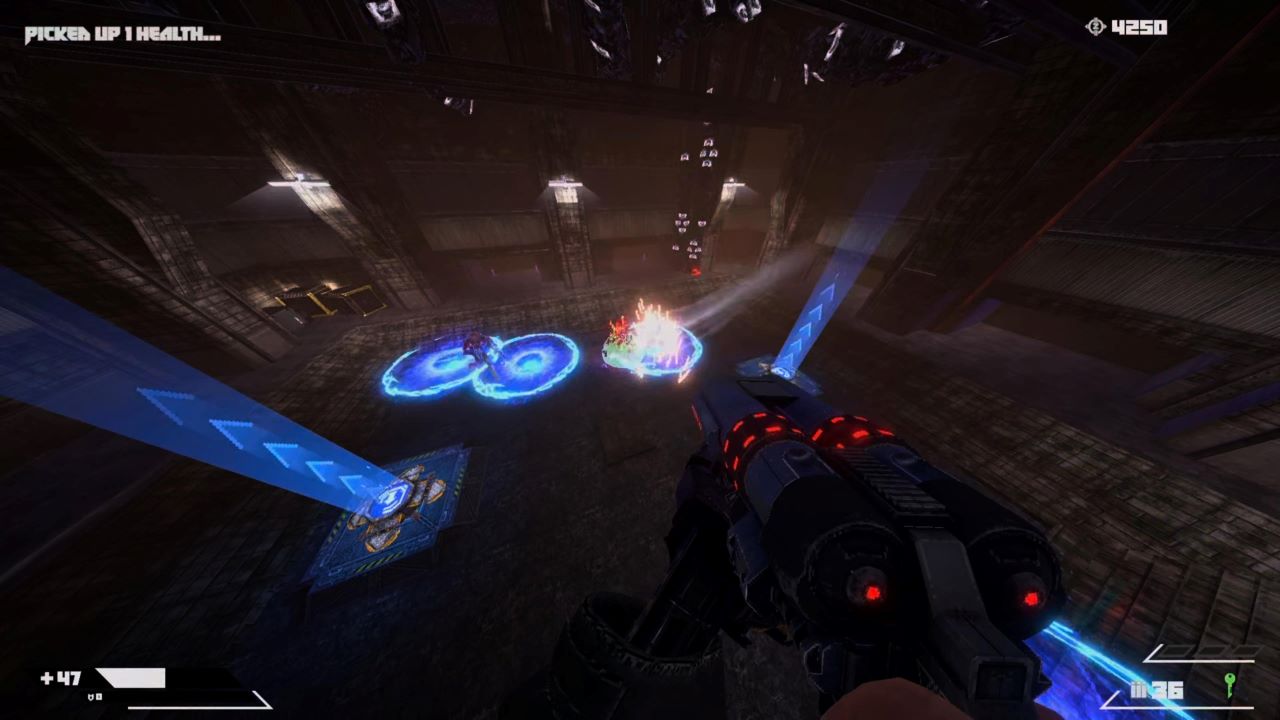
Task: Click the health cross icon next to +47
Action: [x=45, y=676]
